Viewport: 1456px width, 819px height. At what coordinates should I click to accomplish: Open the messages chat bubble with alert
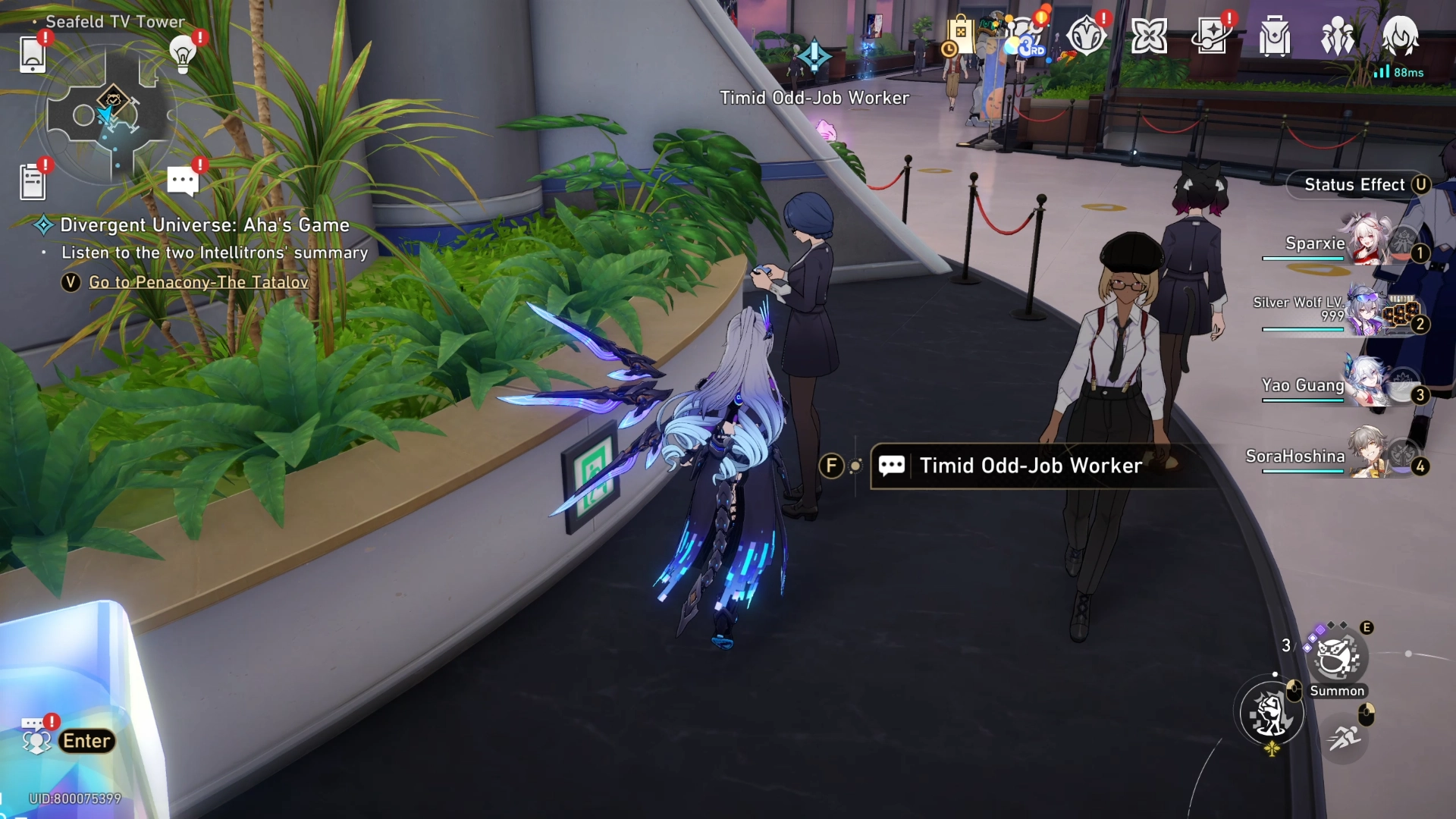click(182, 180)
